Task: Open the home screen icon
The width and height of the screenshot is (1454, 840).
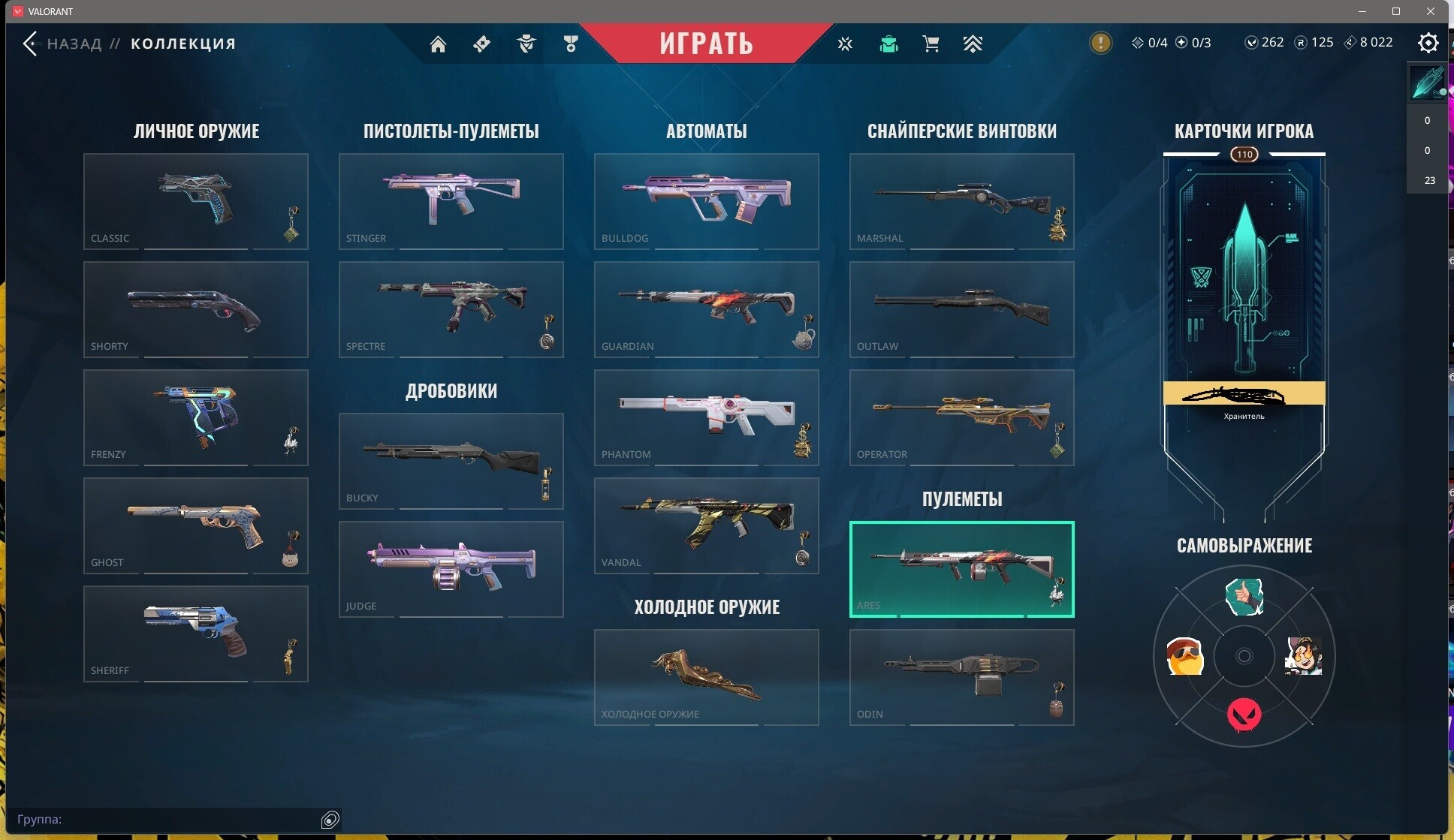Action: [x=438, y=44]
